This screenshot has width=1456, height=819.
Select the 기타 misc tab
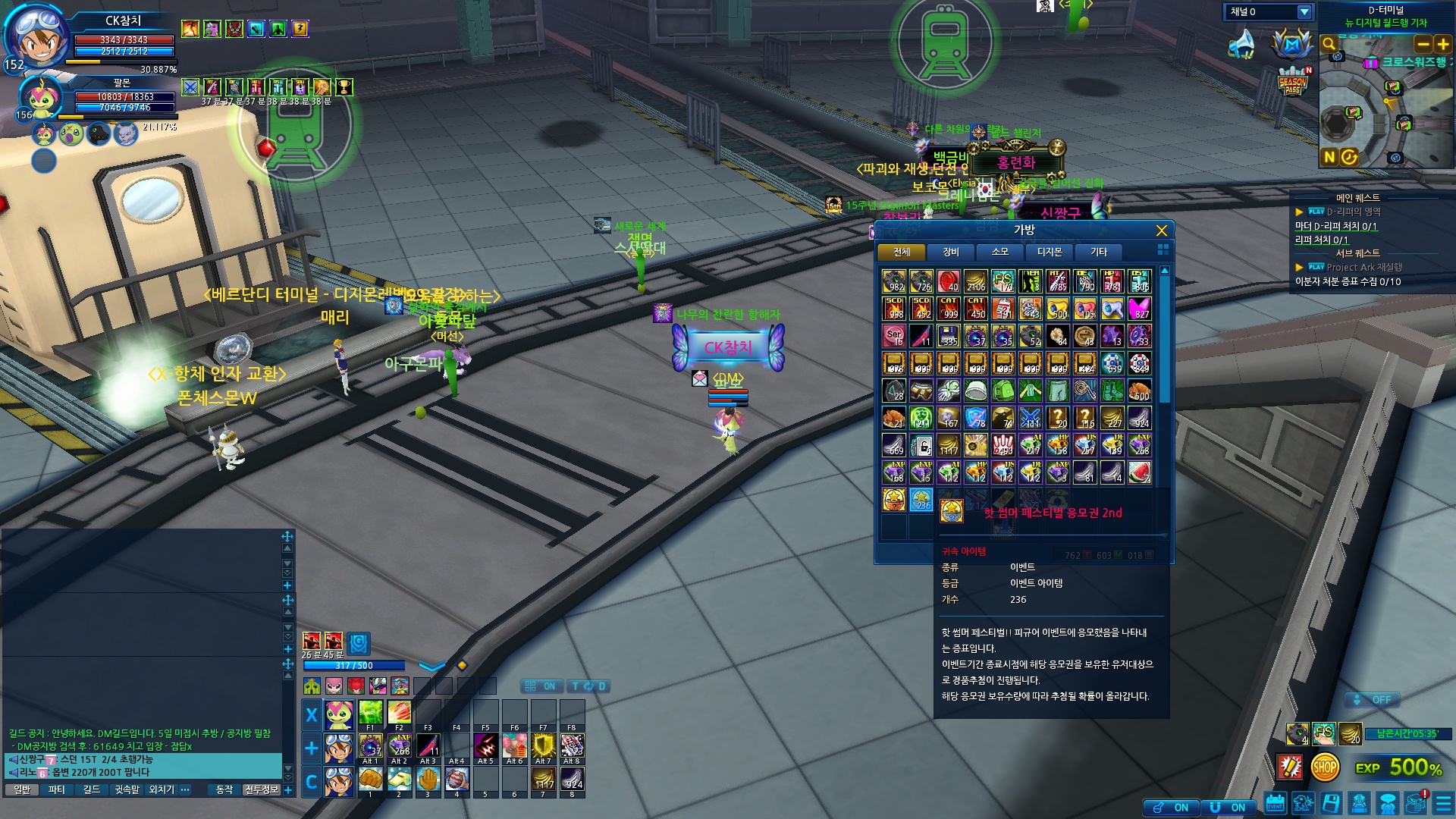click(x=1099, y=252)
